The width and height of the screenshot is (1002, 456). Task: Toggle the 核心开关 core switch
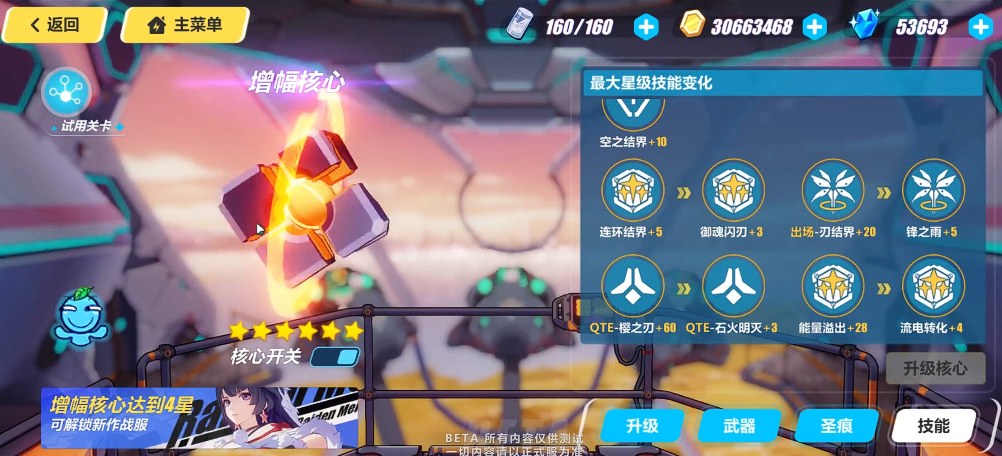[335, 356]
